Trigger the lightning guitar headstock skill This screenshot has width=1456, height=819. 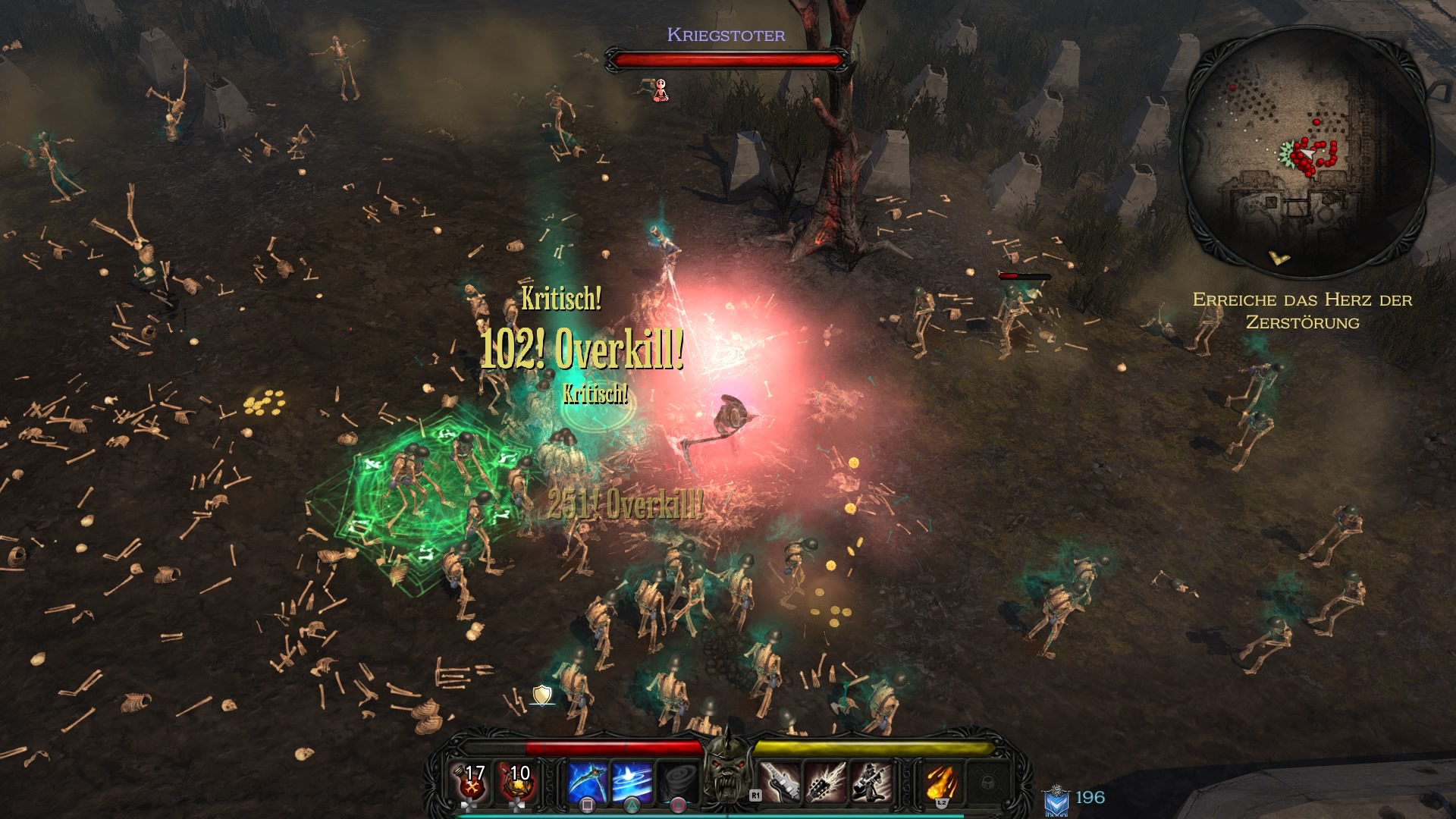(825, 782)
